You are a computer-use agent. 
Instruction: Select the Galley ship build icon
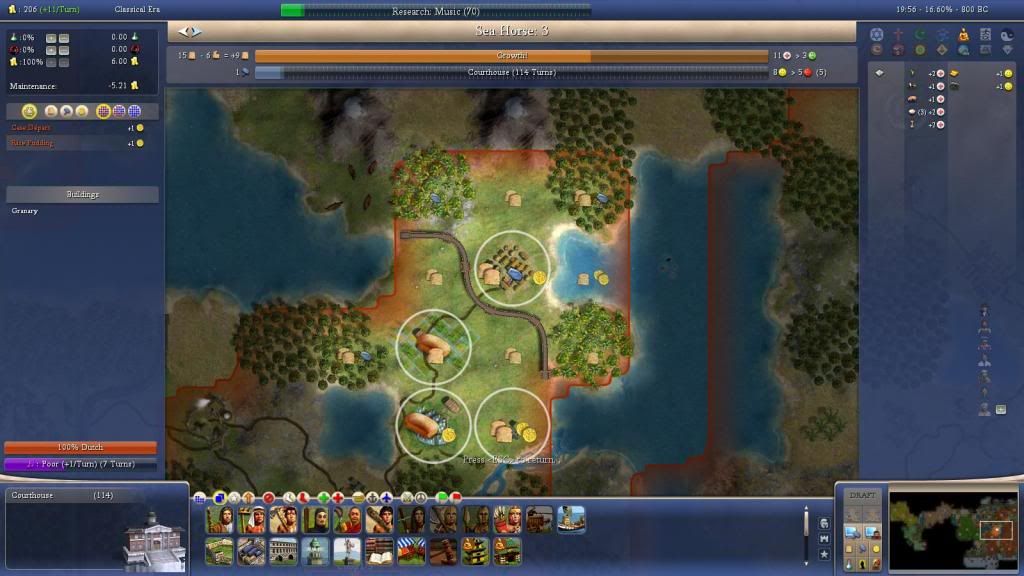point(572,519)
